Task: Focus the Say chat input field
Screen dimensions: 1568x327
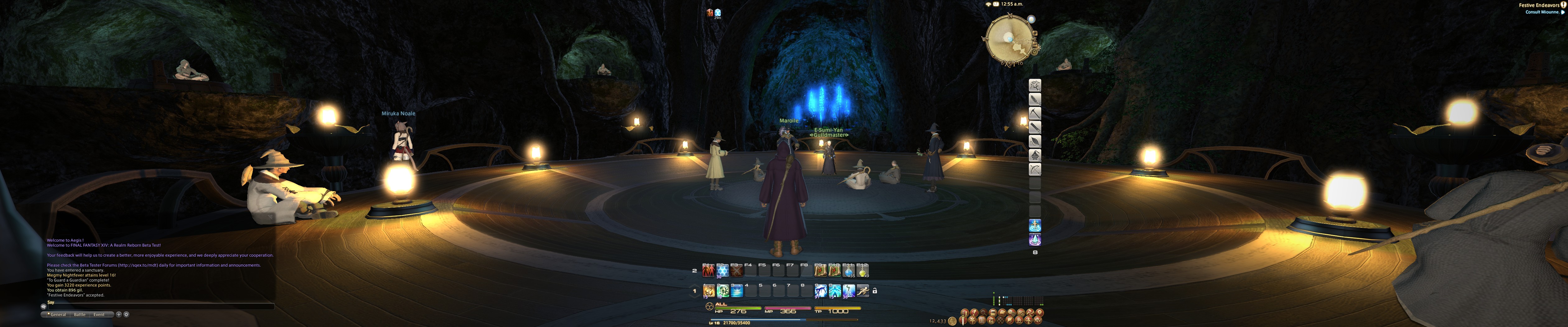Action: point(158,303)
